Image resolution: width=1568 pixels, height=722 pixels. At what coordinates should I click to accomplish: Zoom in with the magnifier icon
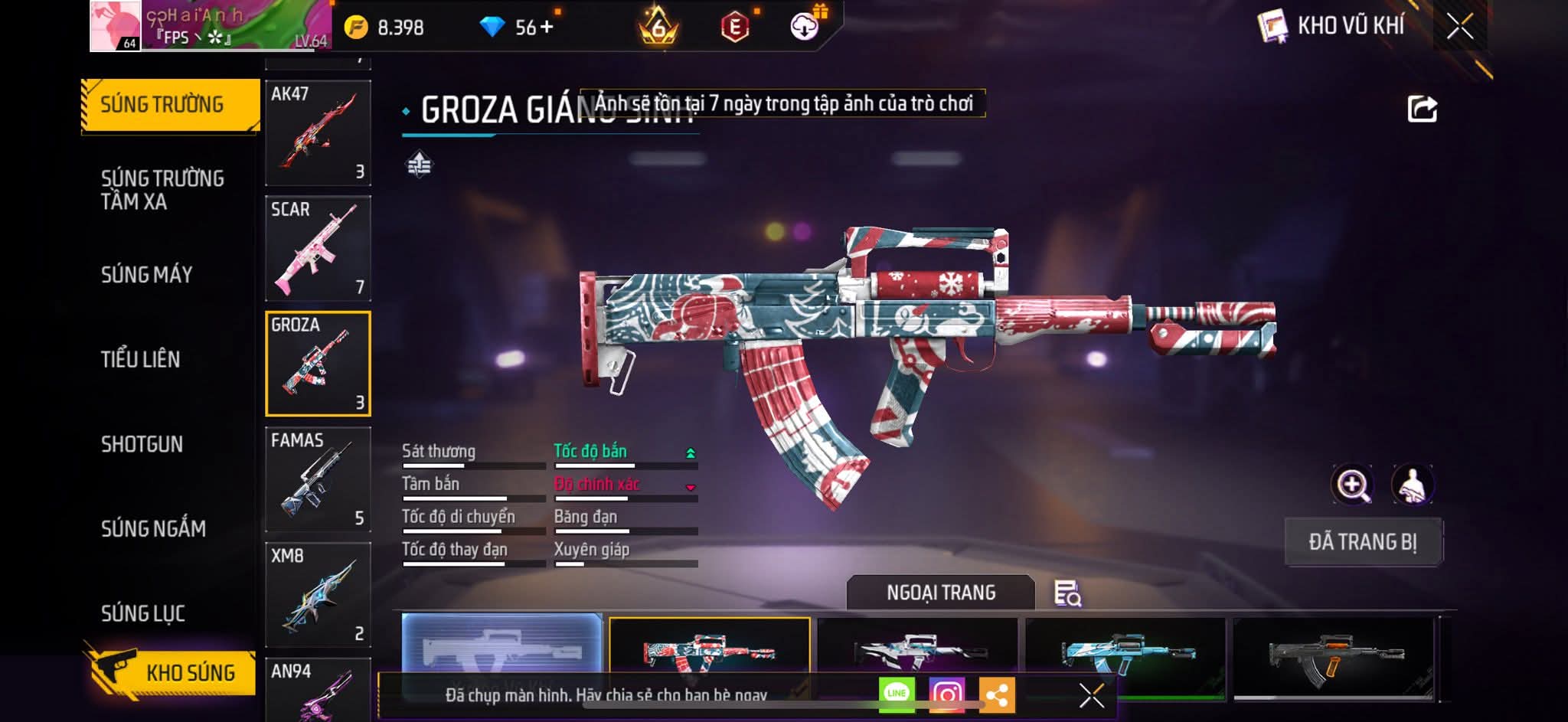tap(1353, 485)
